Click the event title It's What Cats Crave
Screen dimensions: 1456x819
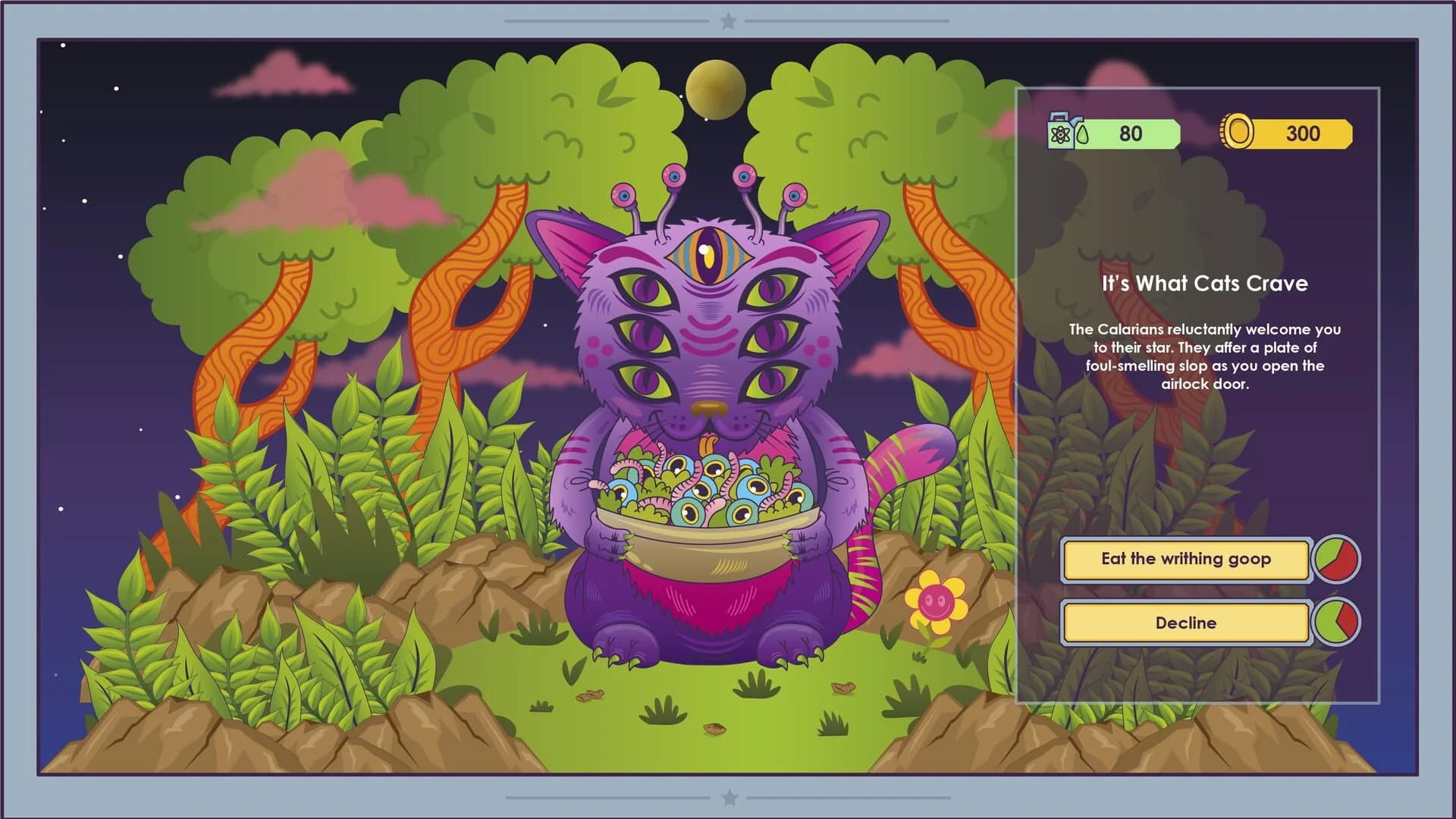1203,284
